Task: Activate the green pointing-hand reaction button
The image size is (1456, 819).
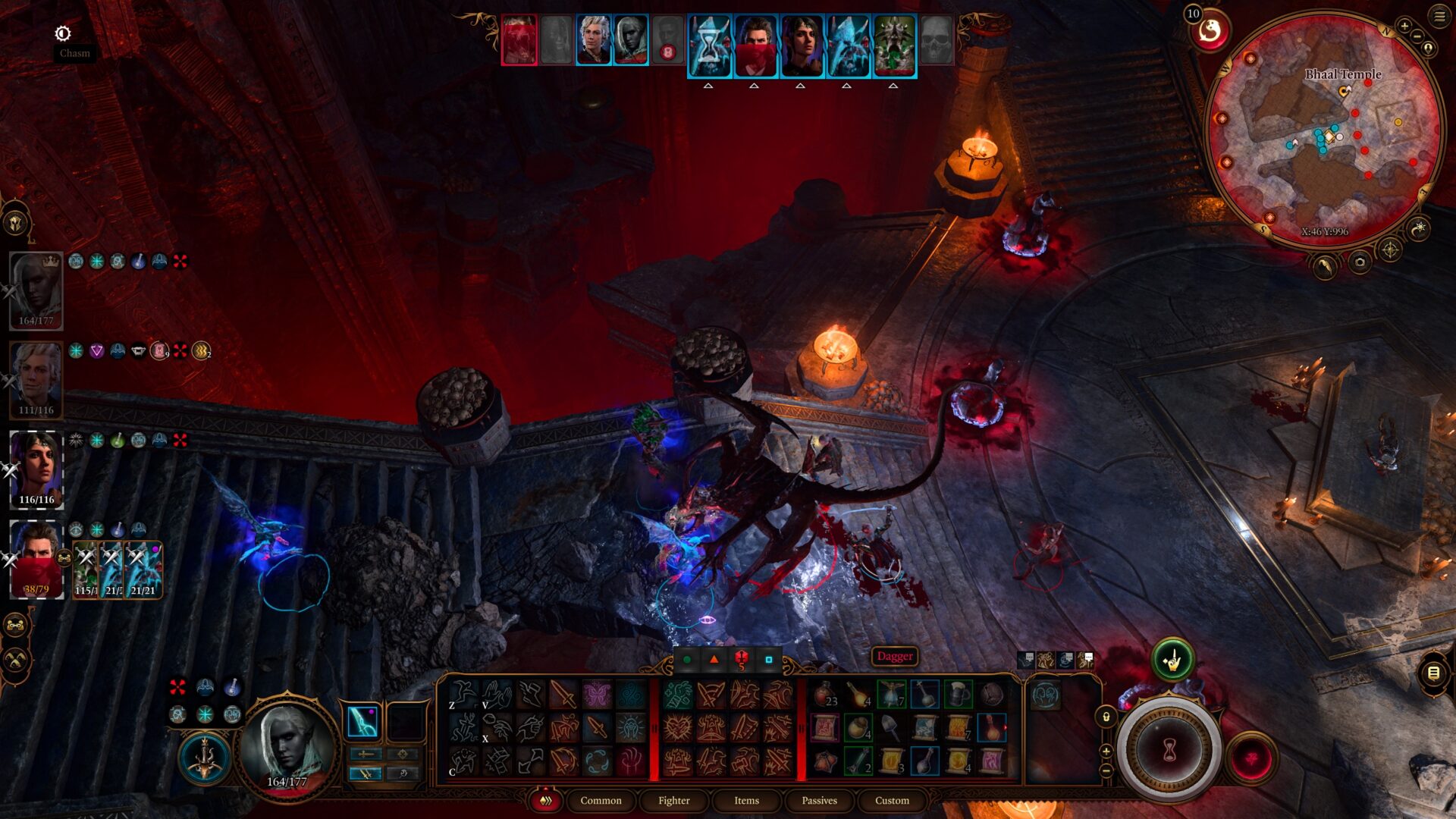Action: point(1172,661)
